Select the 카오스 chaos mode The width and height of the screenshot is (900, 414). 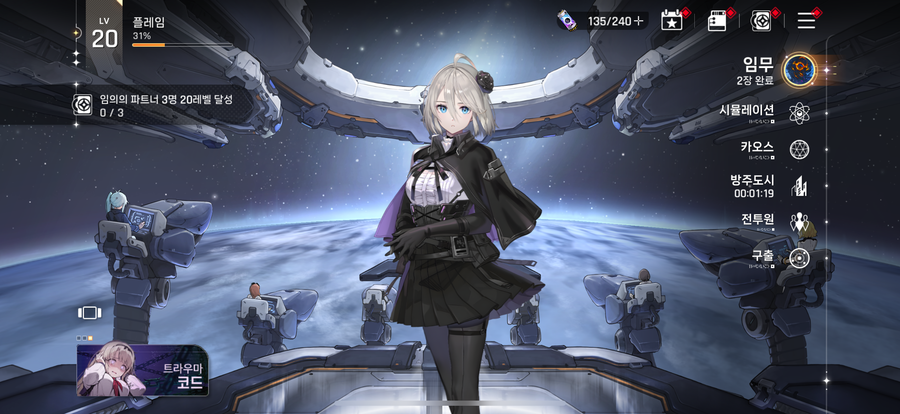pyautogui.click(x=798, y=149)
